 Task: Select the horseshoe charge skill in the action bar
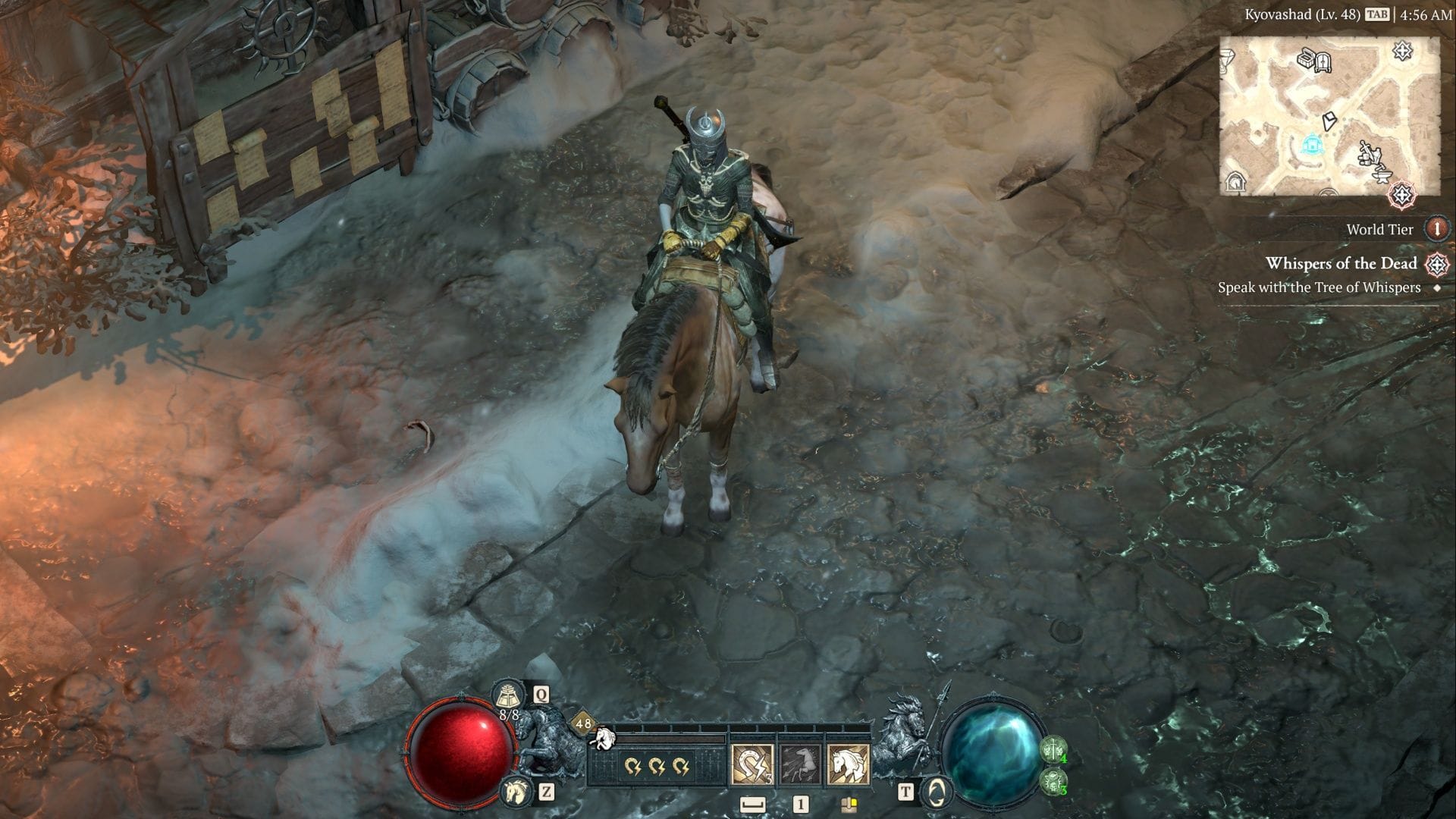752,765
